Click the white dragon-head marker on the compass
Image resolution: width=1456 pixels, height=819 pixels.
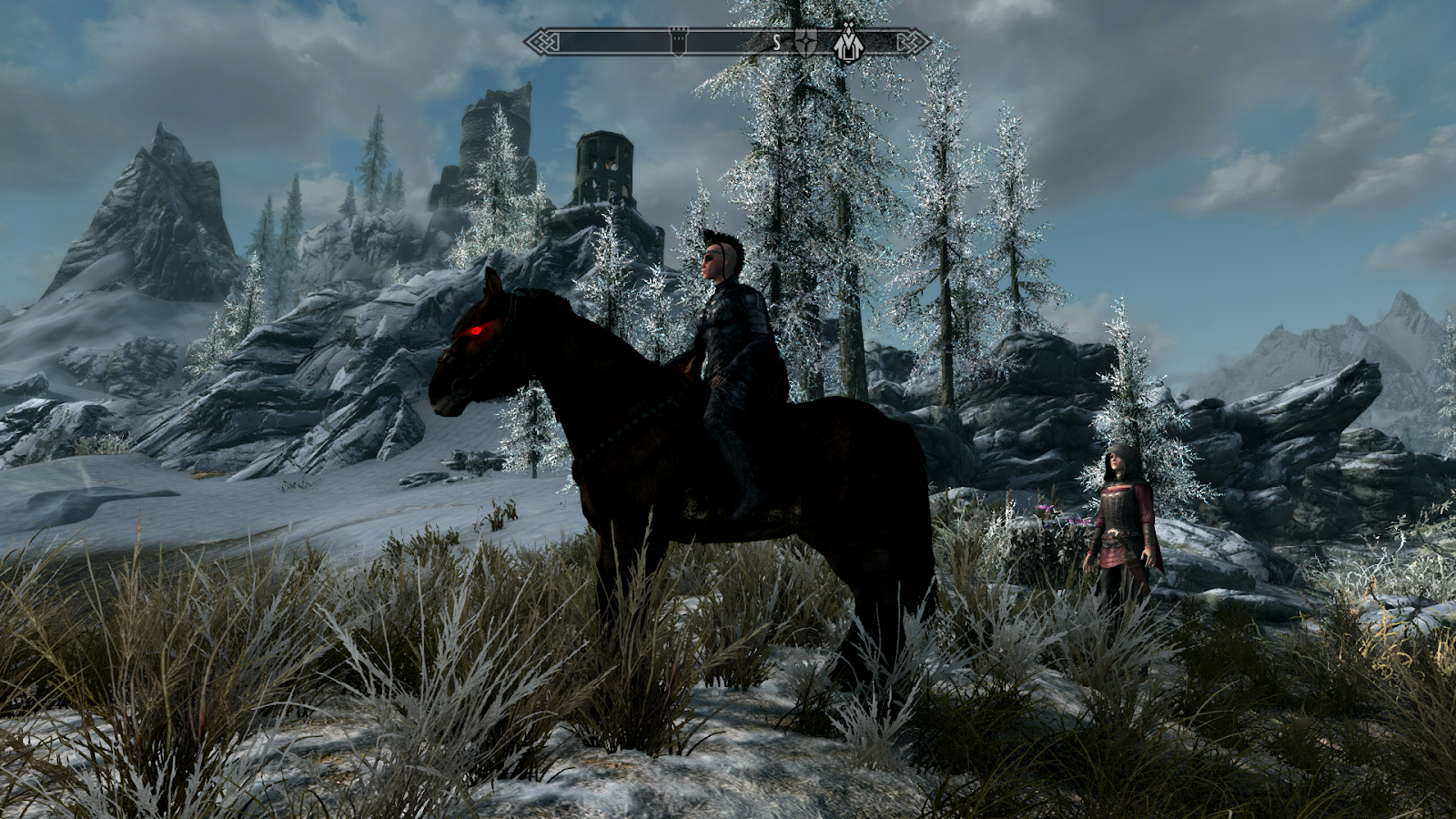click(847, 44)
